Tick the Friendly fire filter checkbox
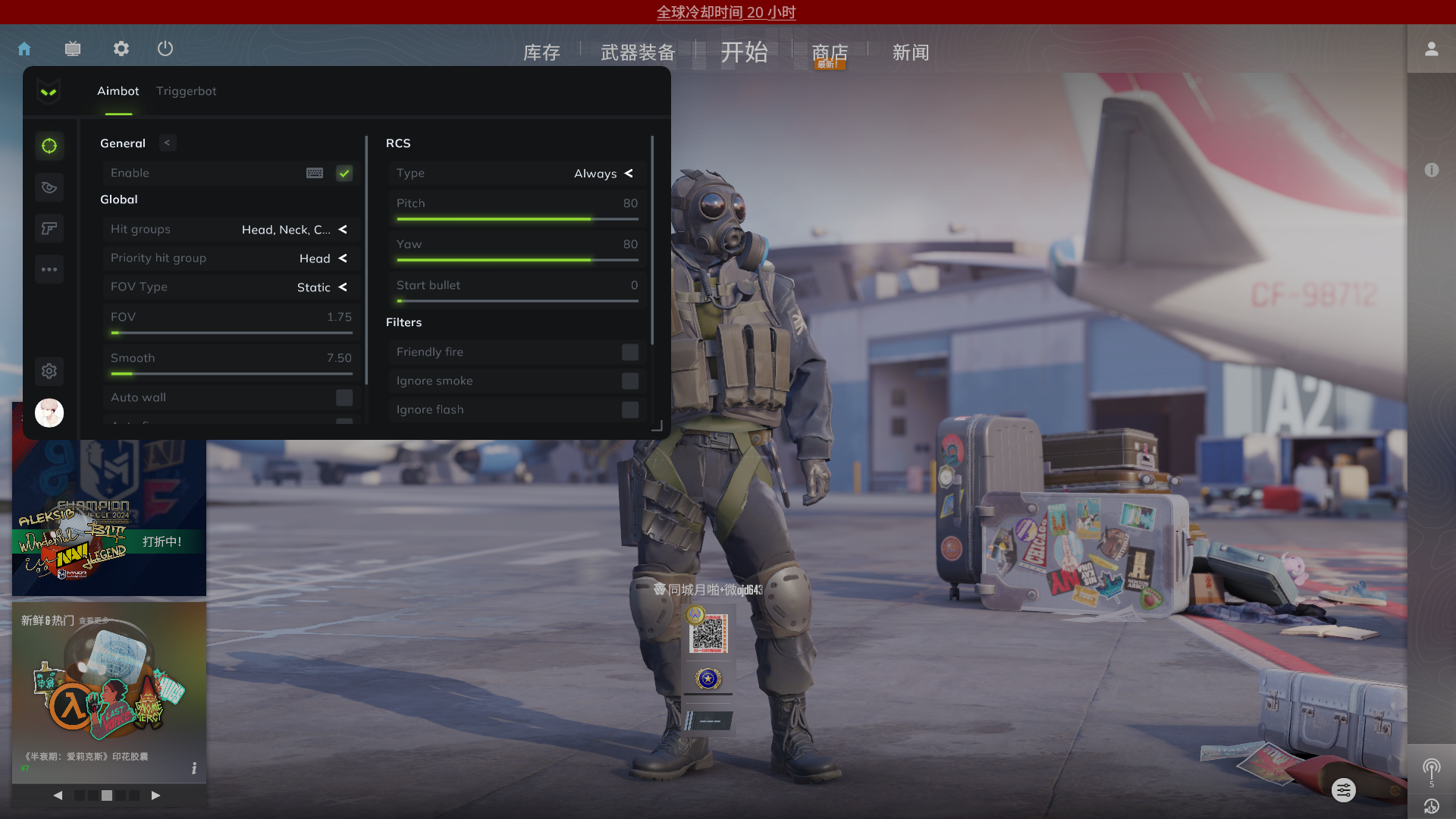This screenshot has height=819, width=1456. coord(630,353)
